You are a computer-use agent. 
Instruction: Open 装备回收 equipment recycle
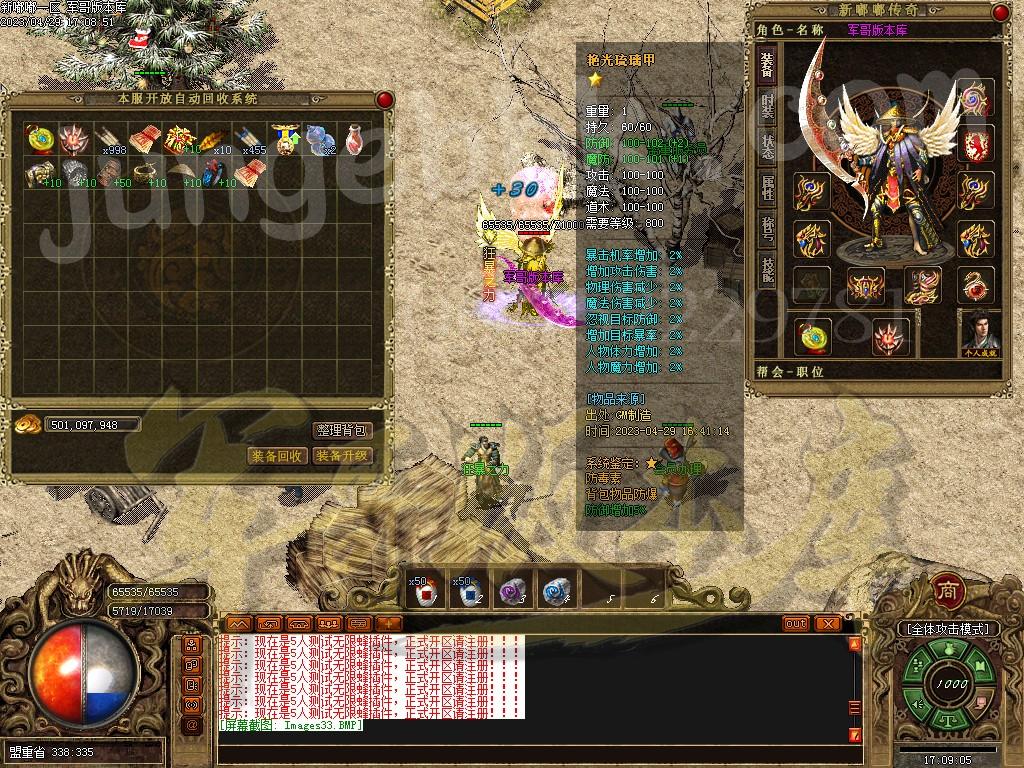(x=277, y=456)
